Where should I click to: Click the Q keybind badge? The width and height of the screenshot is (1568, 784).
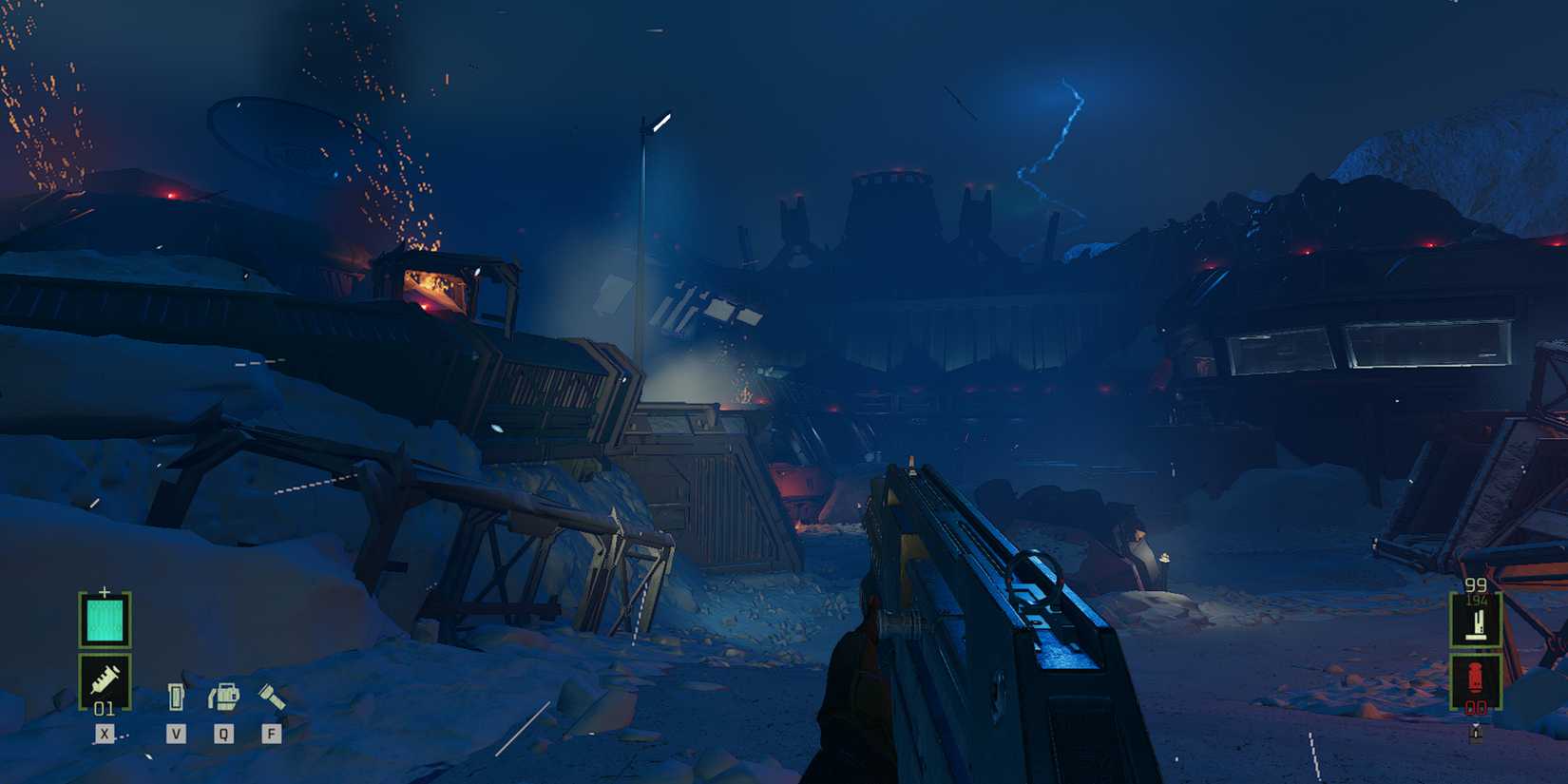coord(224,733)
